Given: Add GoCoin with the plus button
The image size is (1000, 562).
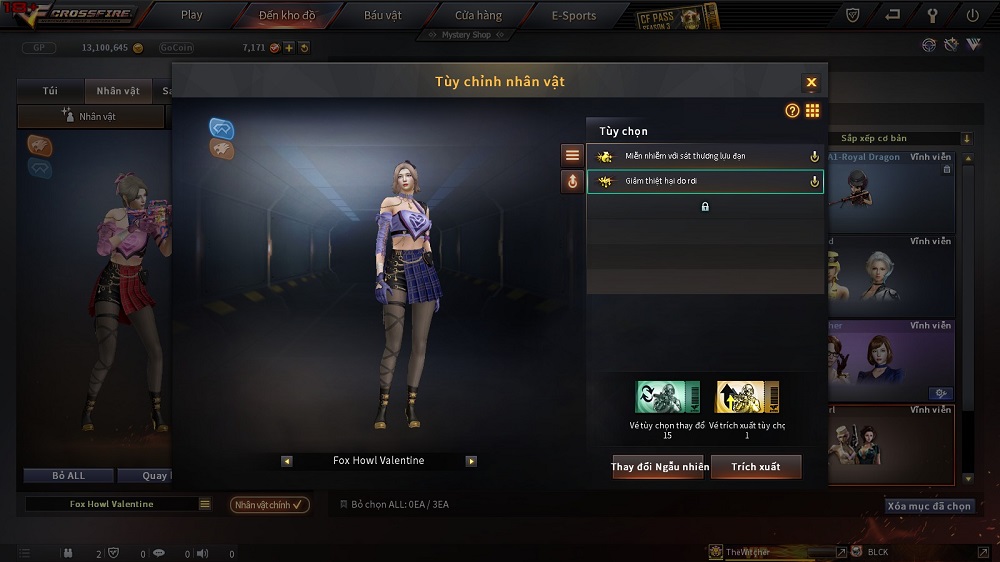Looking at the screenshot, I should [289, 47].
